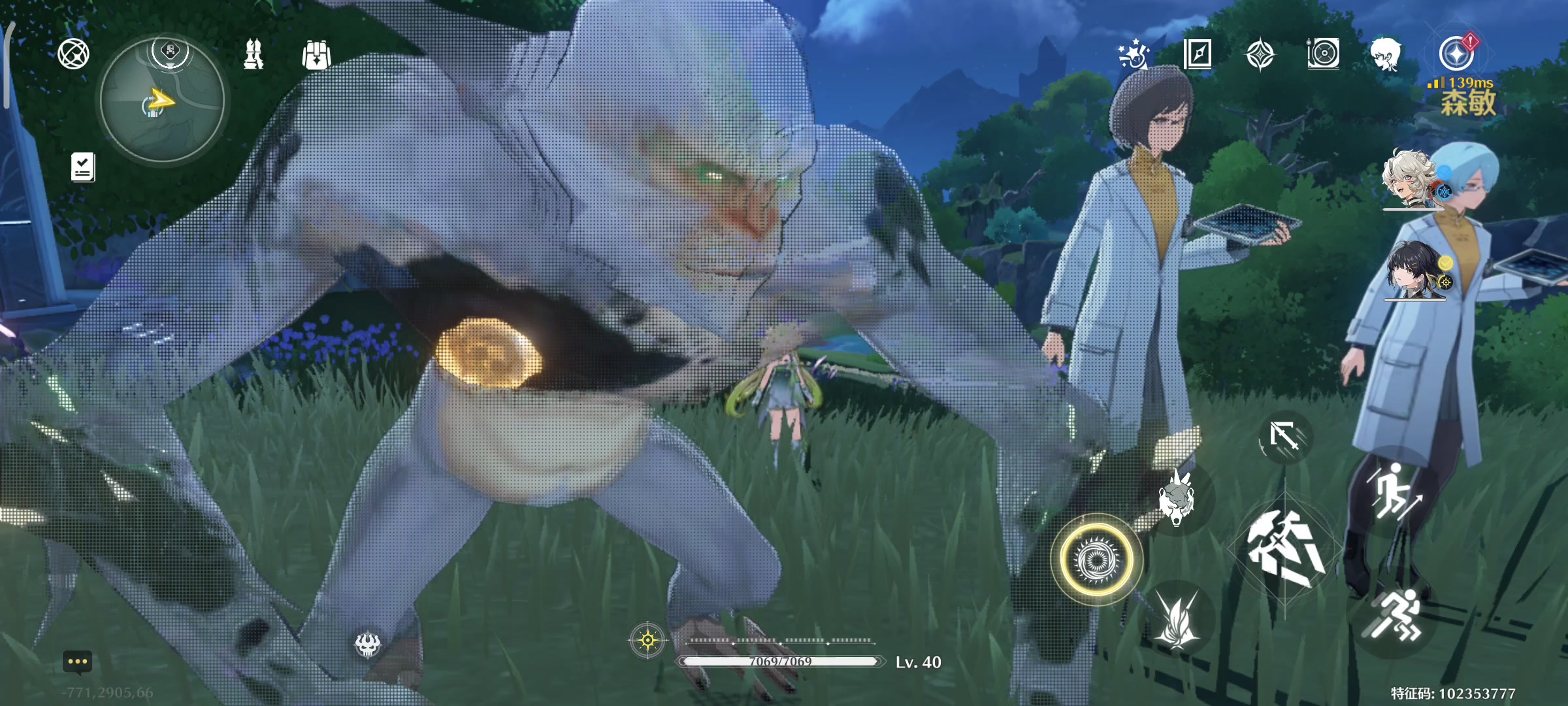Show the quest checklist tracker

click(x=83, y=167)
